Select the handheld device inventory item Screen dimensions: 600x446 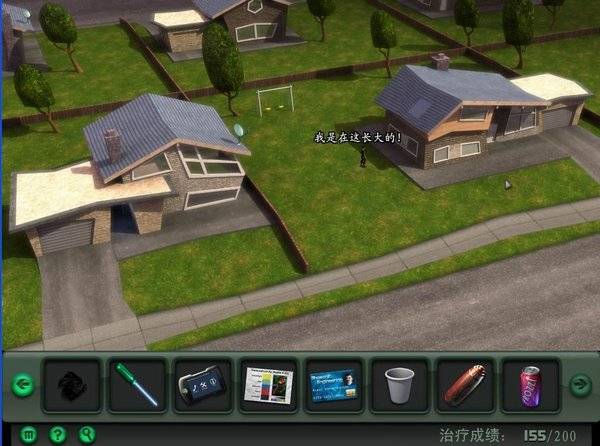[203, 385]
